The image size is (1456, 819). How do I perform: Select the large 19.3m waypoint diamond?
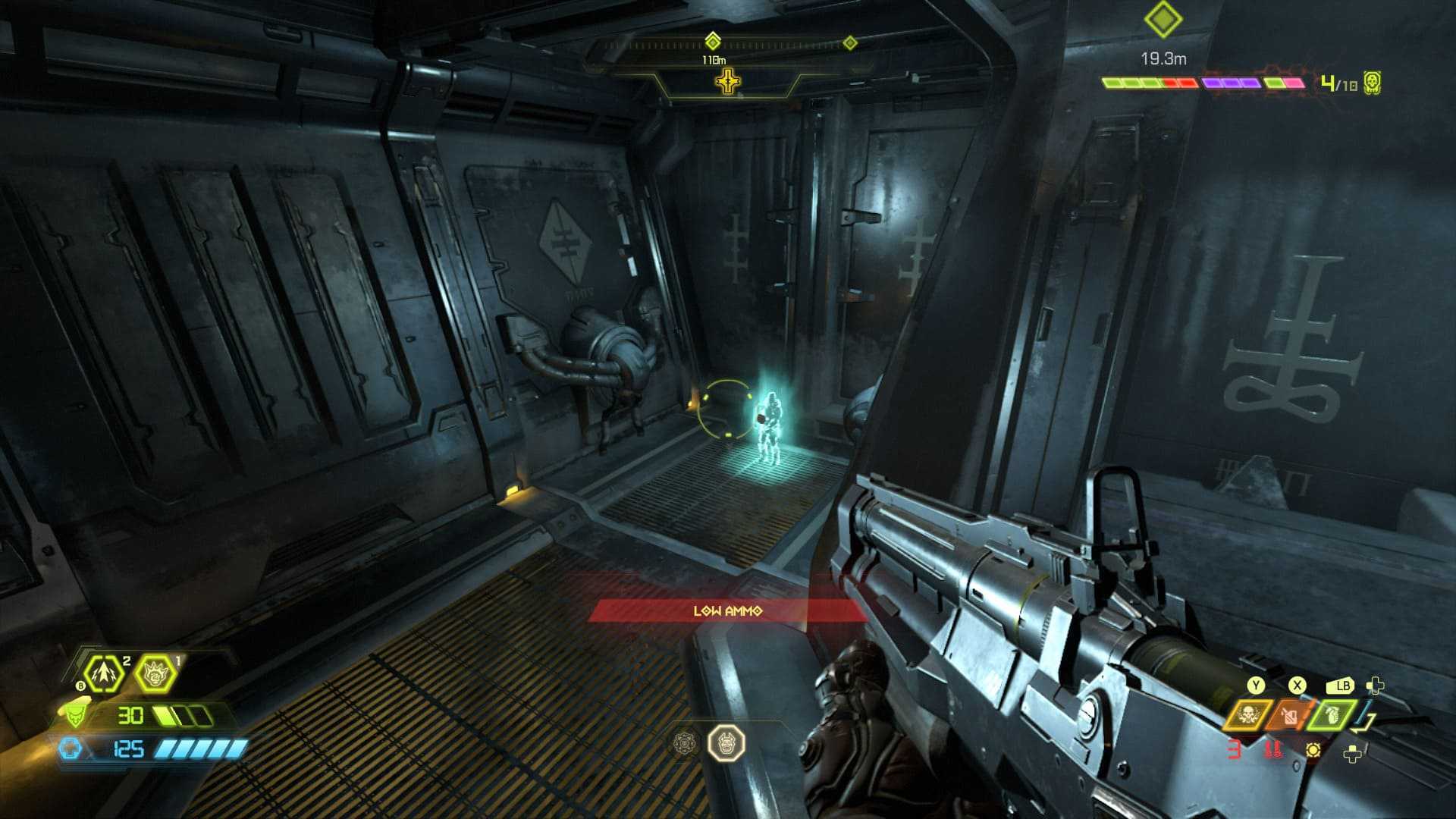point(1163,20)
